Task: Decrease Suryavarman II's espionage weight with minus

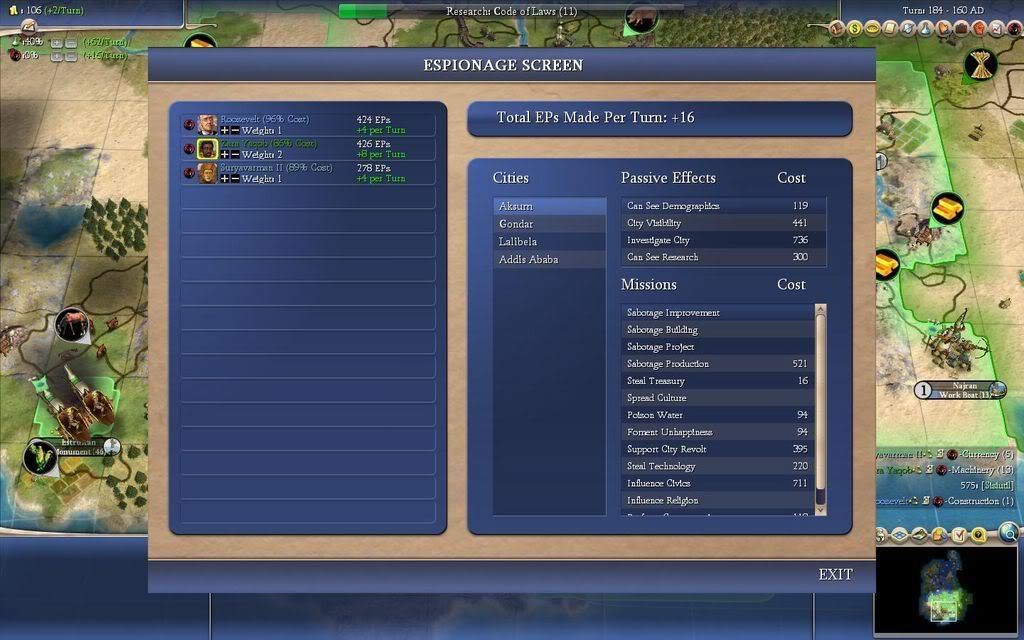Action: (x=234, y=179)
